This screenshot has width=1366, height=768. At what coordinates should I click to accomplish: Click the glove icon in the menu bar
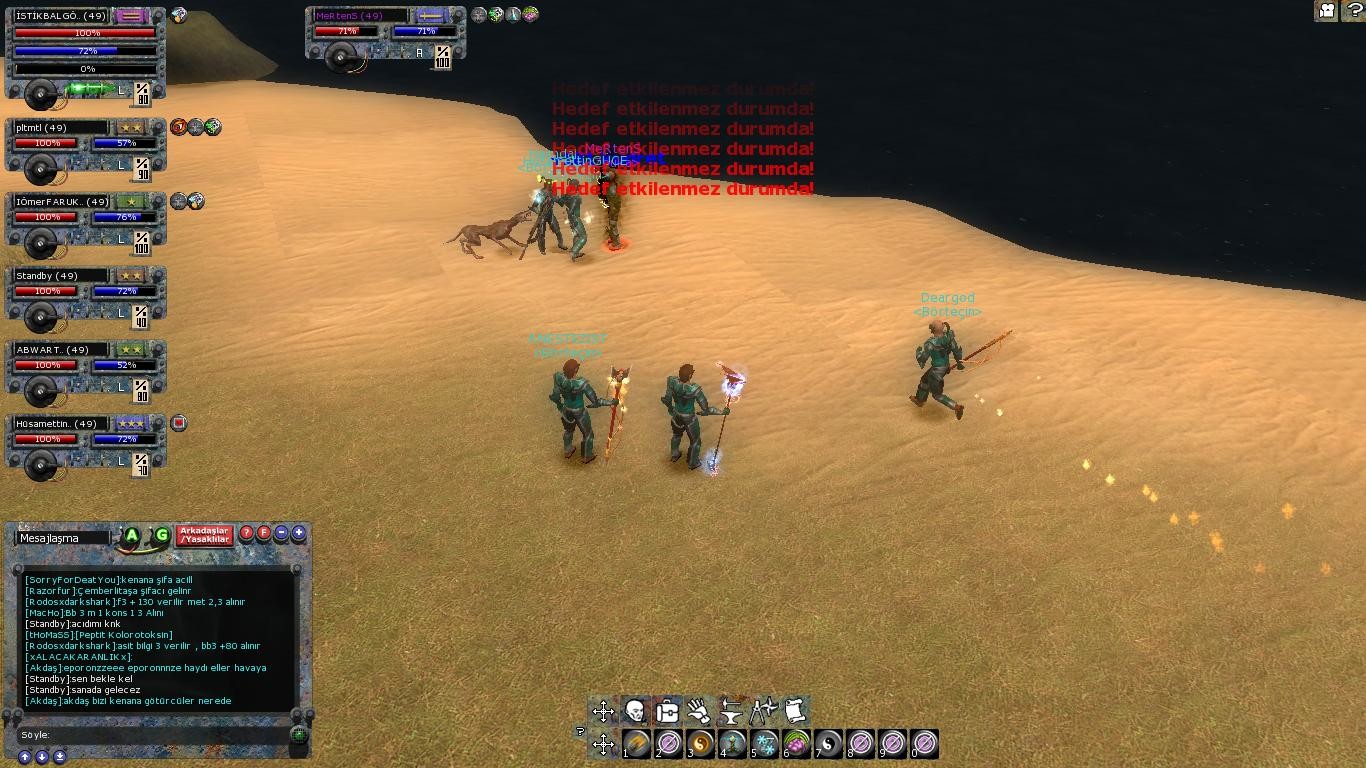coord(699,711)
